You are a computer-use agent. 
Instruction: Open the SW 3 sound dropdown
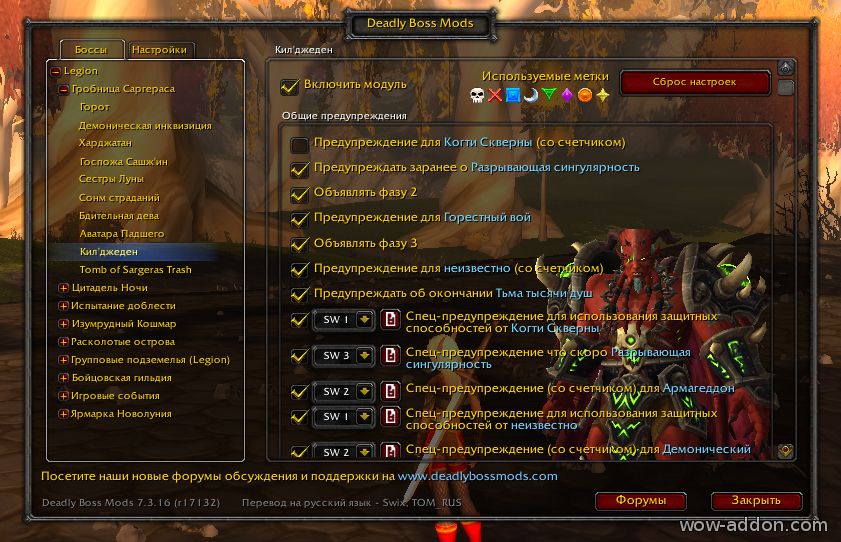pyautogui.click(x=364, y=356)
